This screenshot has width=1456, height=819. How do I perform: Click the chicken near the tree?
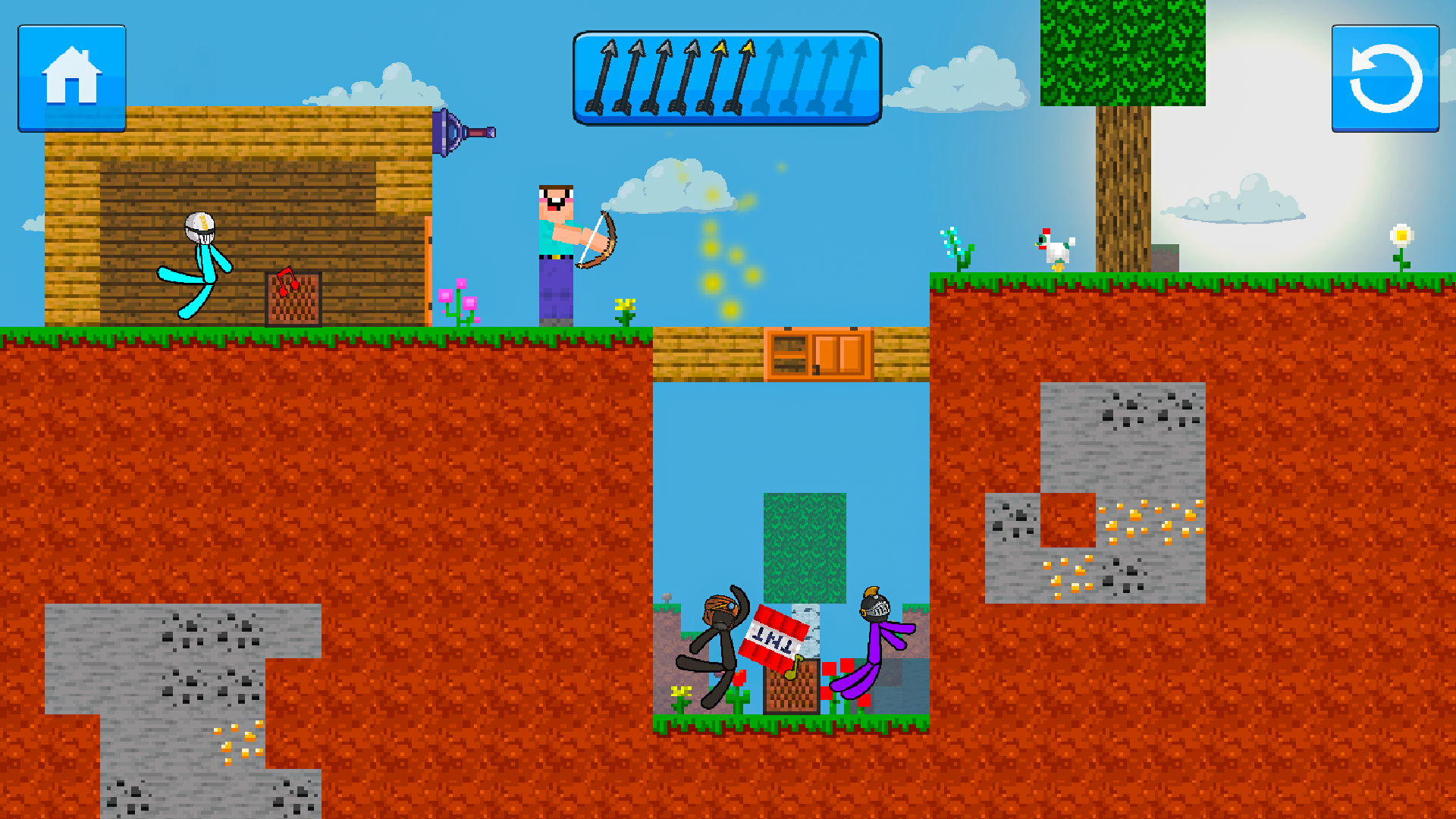[1056, 250]
